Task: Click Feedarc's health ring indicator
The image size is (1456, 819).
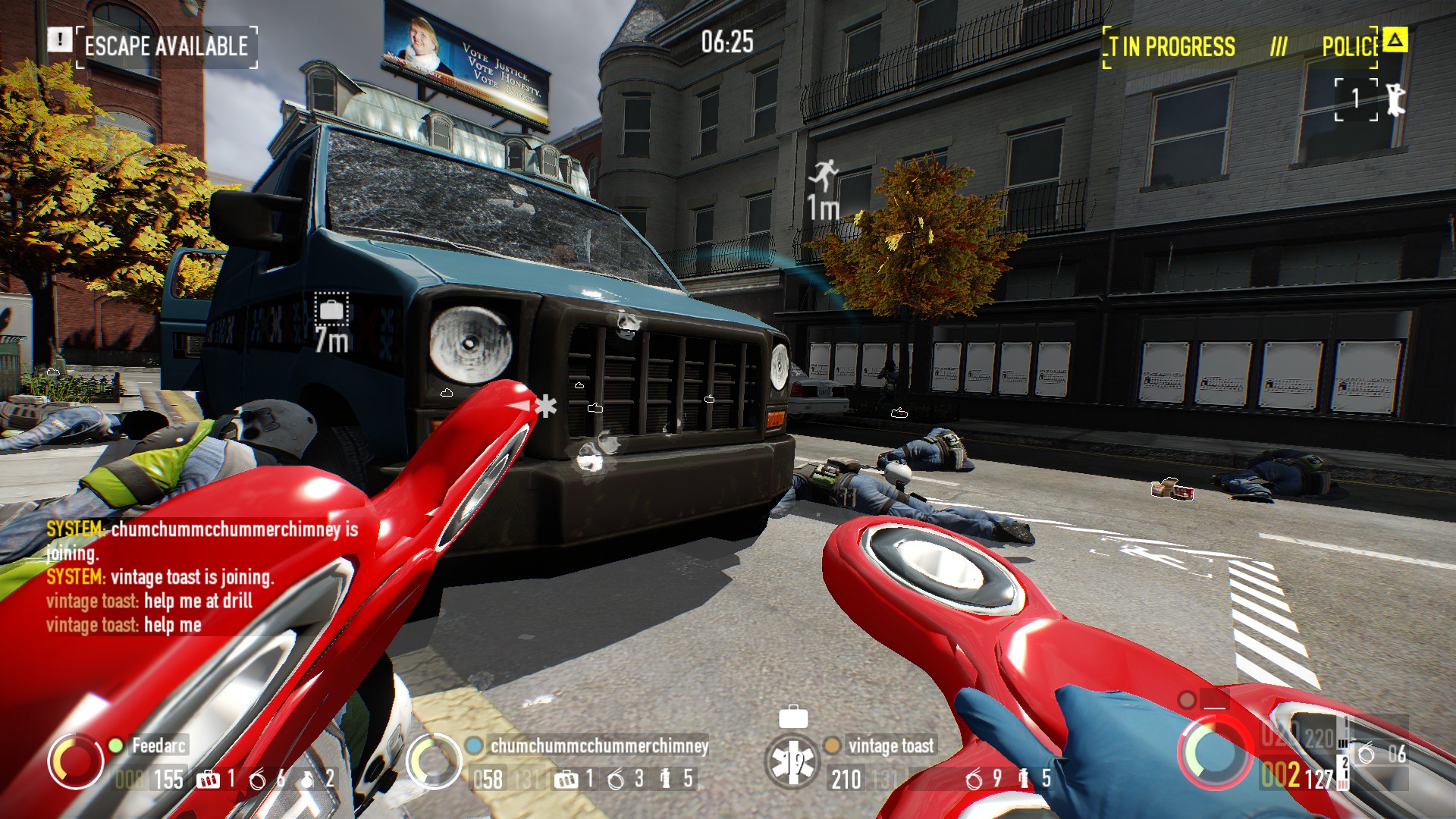Action: [76, 762]
